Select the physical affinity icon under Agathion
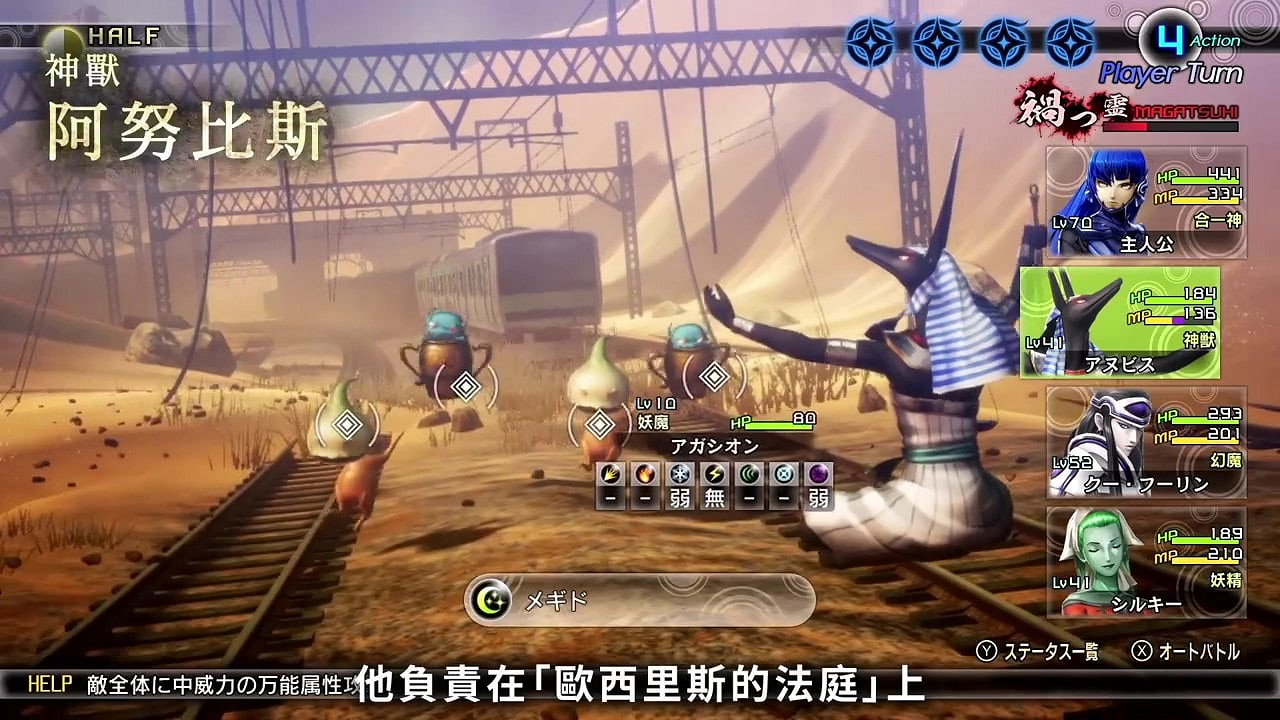The width and height of the screenshot is (1280, 720). [x=610, y=475]
